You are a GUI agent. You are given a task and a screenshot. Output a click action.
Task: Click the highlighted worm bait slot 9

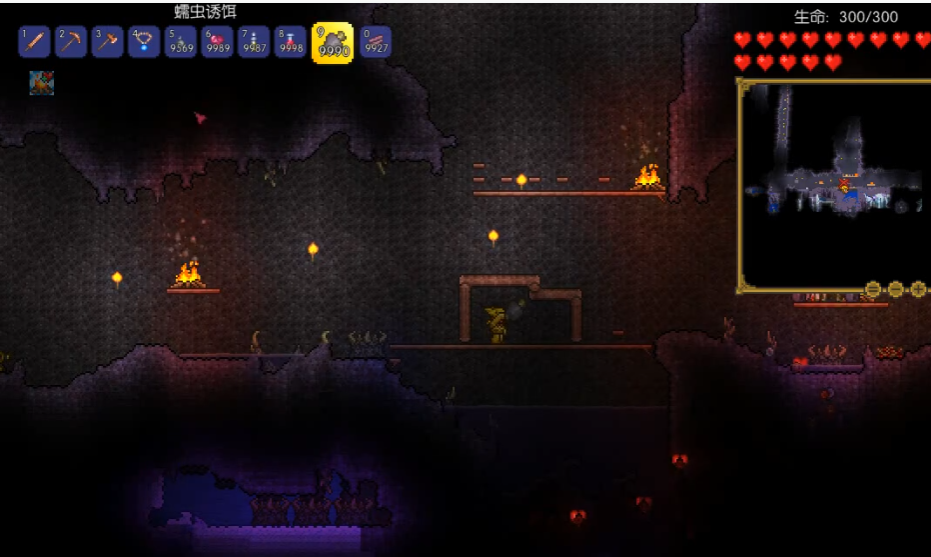(x=332, y=43)
